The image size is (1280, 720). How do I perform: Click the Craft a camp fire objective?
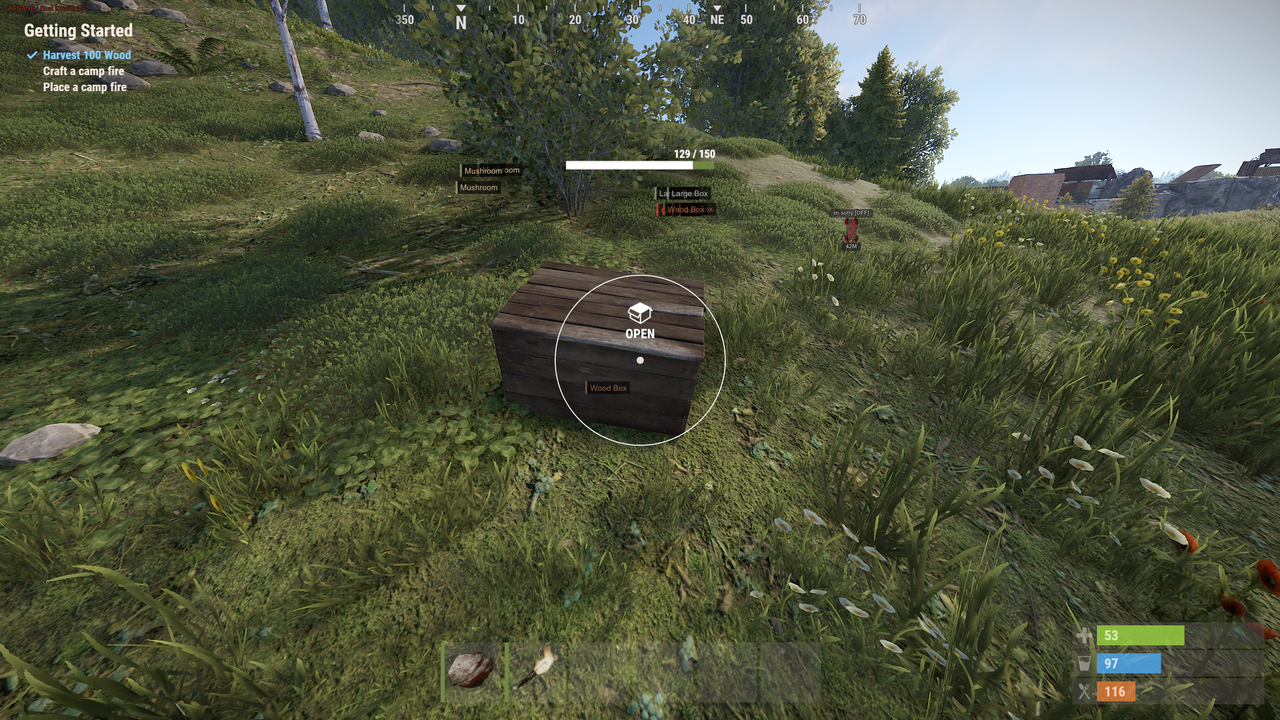point(84,72)
